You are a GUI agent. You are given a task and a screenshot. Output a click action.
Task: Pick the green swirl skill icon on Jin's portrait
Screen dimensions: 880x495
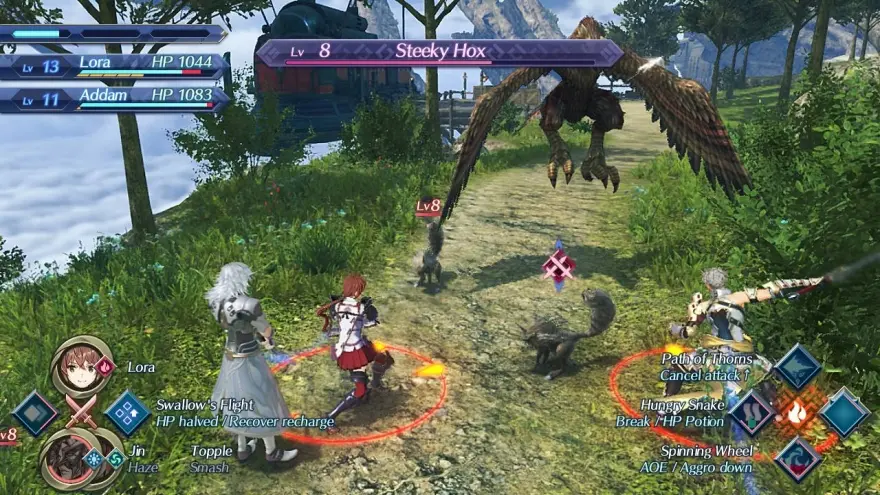(x=115, y=459)
